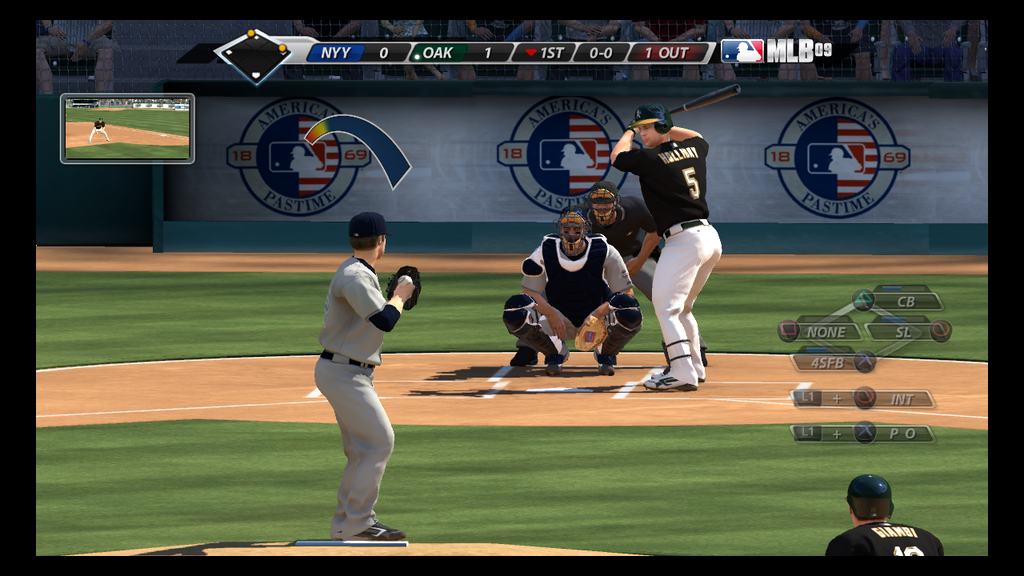Pick the 4SFB fastball pitch

pyautogui.click(x=827, y=362)
